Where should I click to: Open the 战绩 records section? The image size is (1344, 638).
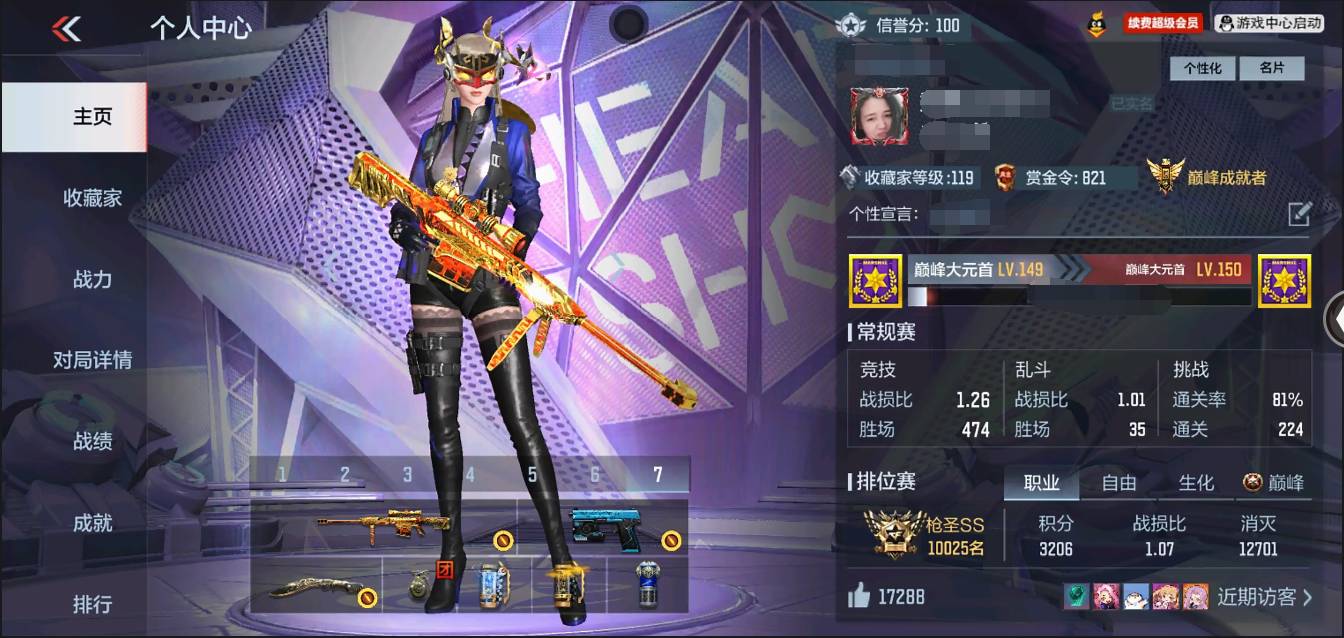[x=92, y=441]
